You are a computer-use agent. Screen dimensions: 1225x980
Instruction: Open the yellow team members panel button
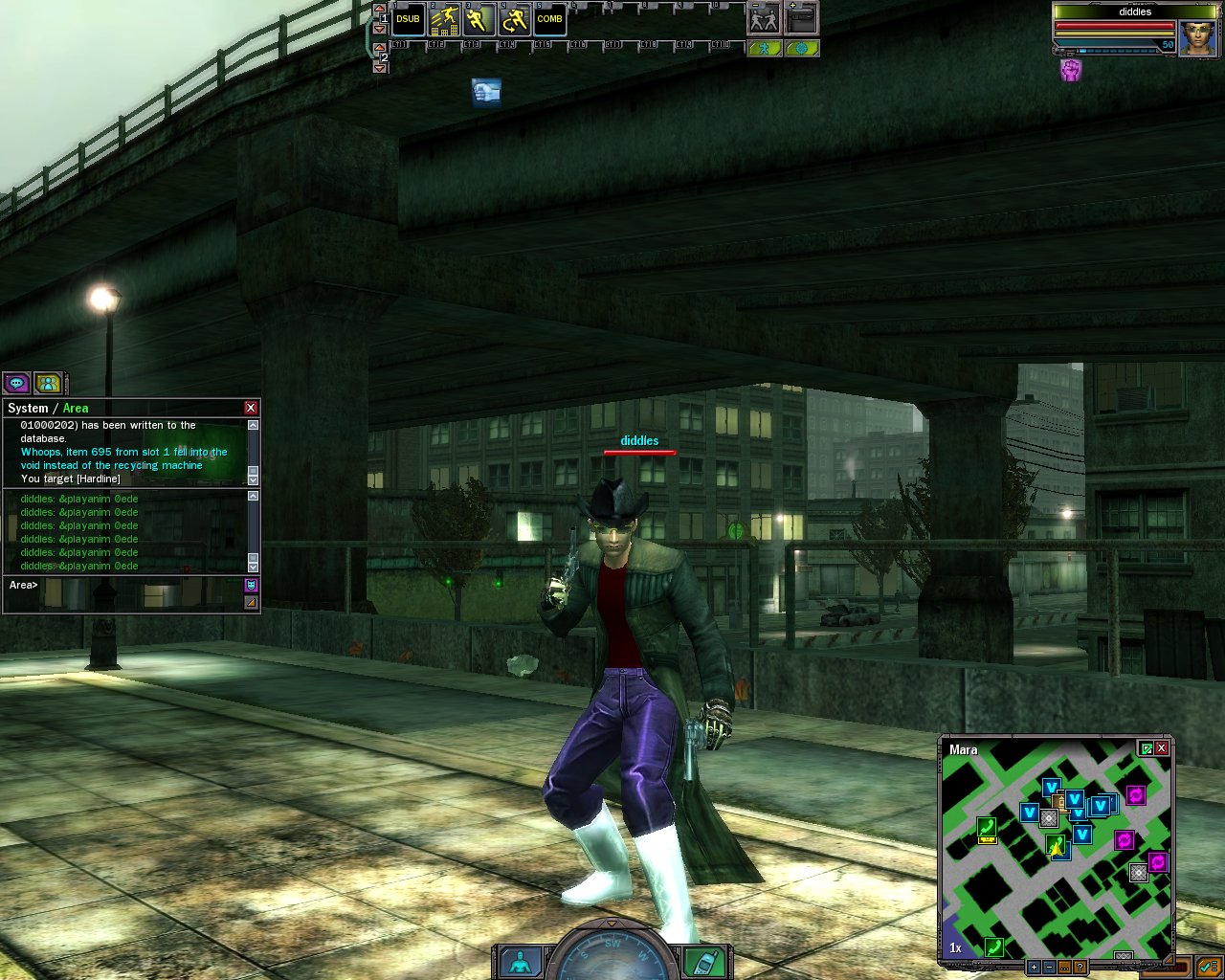48,384
